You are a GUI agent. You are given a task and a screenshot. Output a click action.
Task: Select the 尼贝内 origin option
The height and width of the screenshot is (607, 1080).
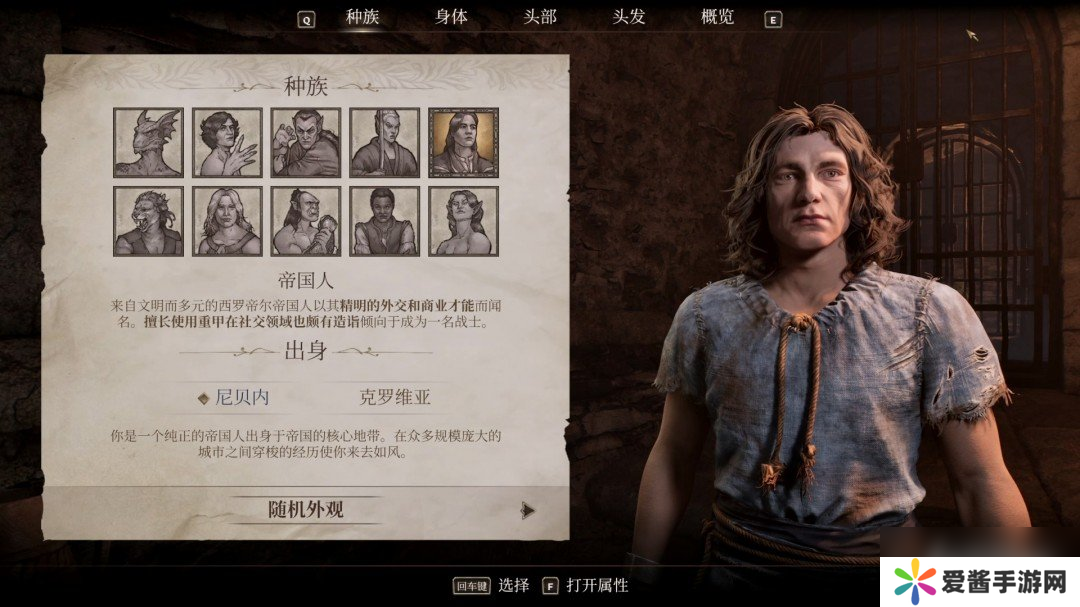tap(241, 397)
